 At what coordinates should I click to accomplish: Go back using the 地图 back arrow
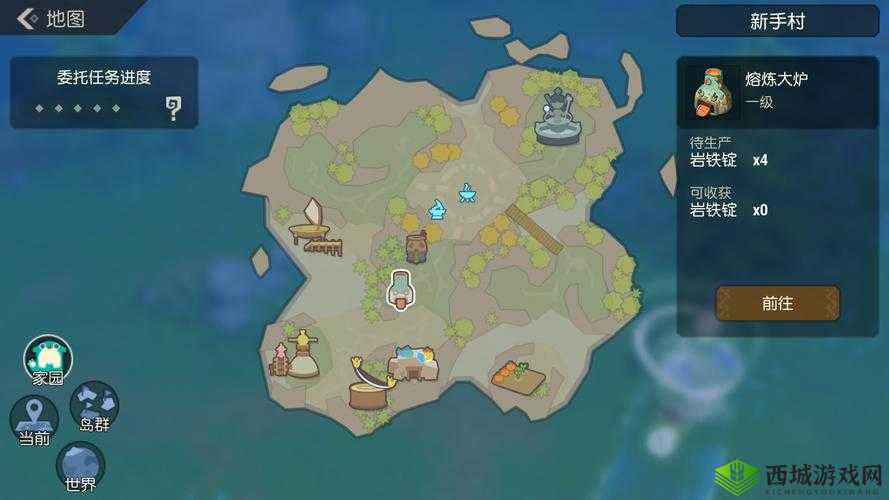click(x=28, y=19)
